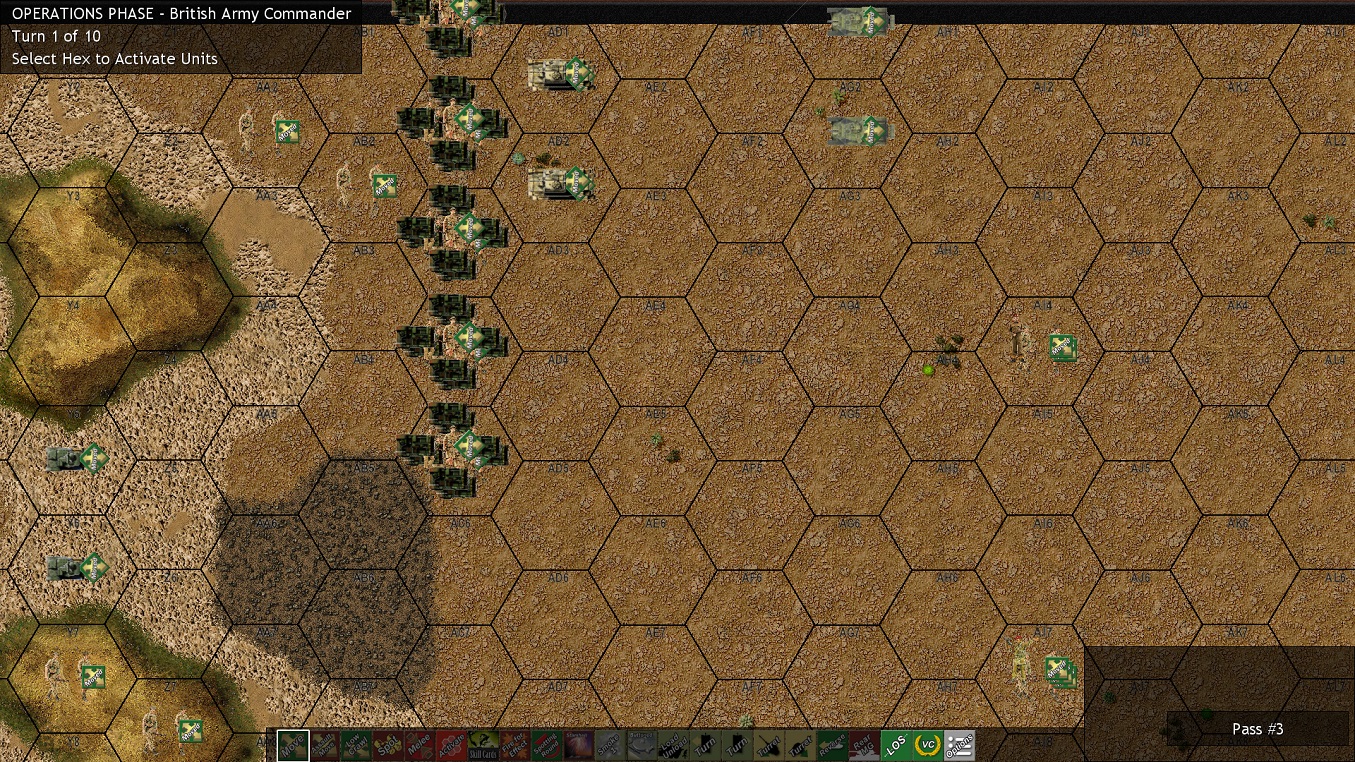This screenshot has width=1355, height=762.
Task: Select the Fire for Effect icon
Action: [514, 745]
